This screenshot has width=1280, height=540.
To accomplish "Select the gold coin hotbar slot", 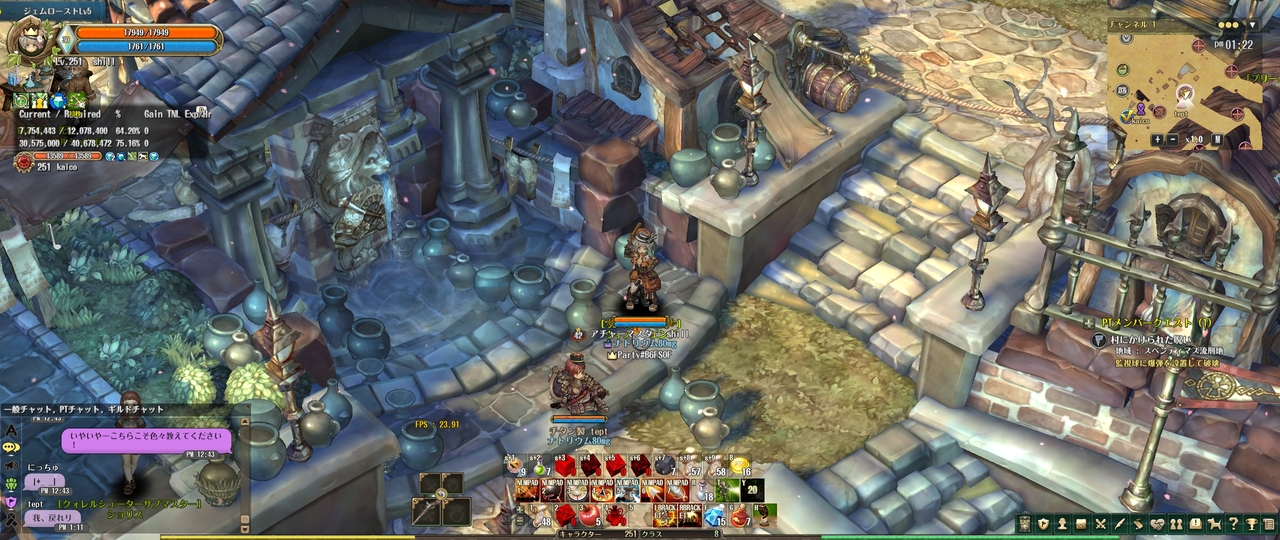I will tap(738, 466).
